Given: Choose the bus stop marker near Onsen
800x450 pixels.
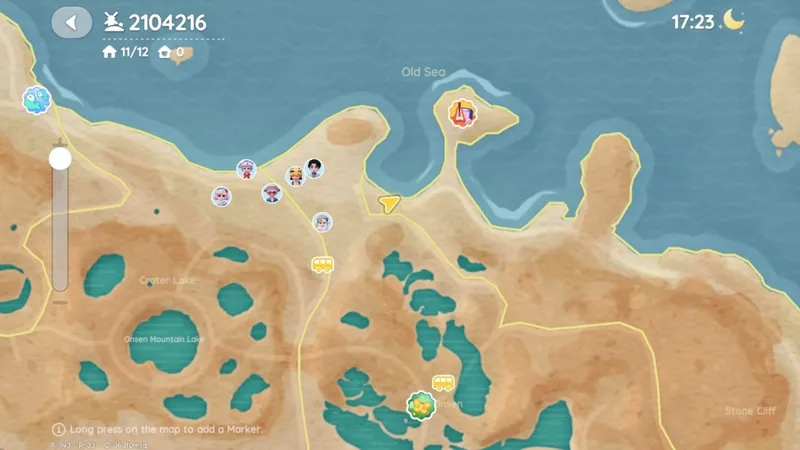Looking at the screenshot, I should coord(444,383).
